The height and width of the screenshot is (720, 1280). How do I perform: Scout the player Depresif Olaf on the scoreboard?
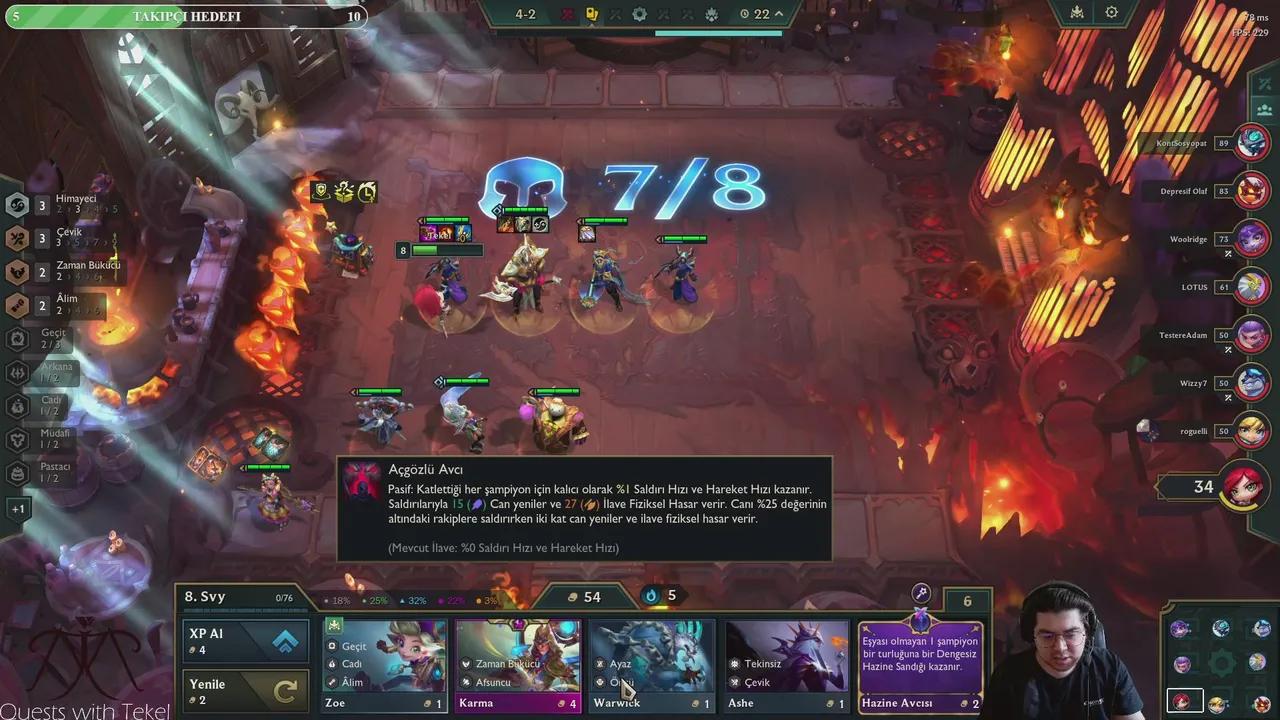[x=1202, y=191]
